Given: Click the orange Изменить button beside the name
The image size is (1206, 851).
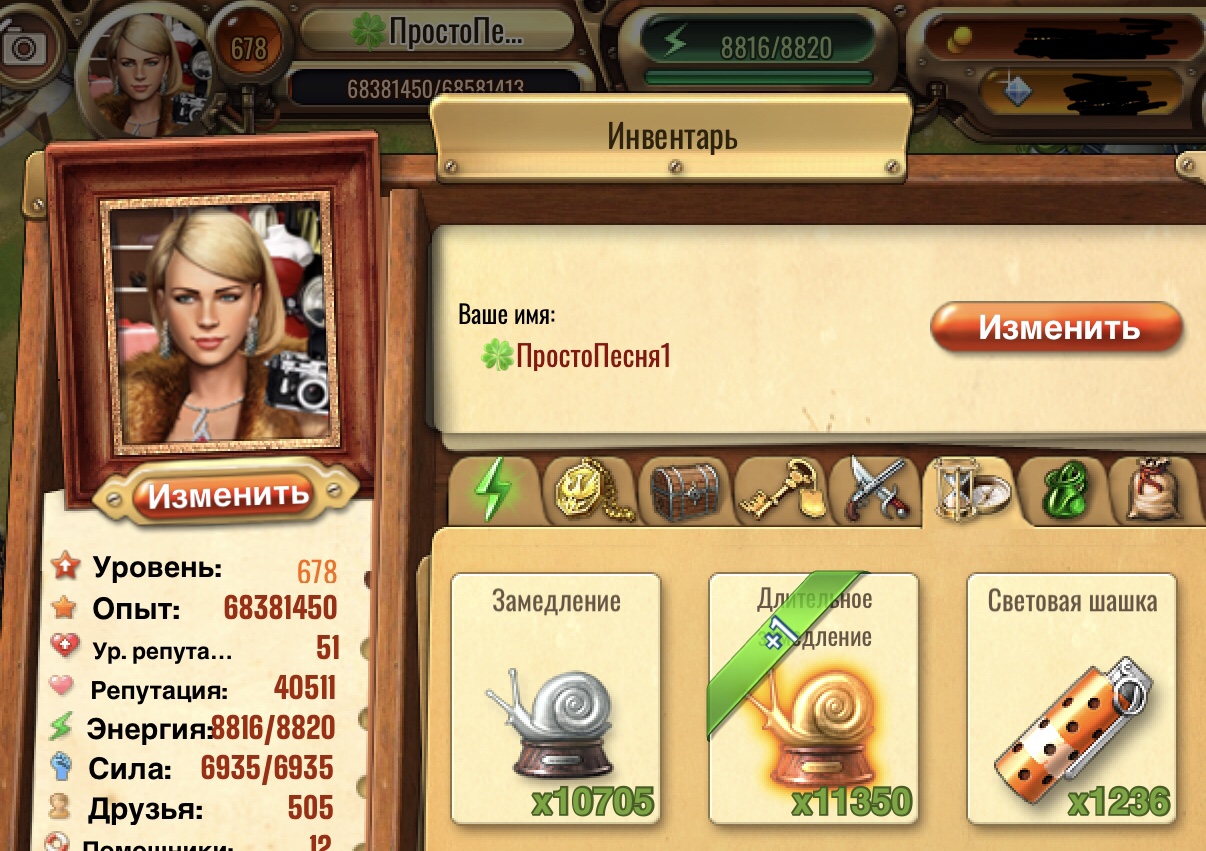Looking at the screenshot, I should coord(1057,328).
